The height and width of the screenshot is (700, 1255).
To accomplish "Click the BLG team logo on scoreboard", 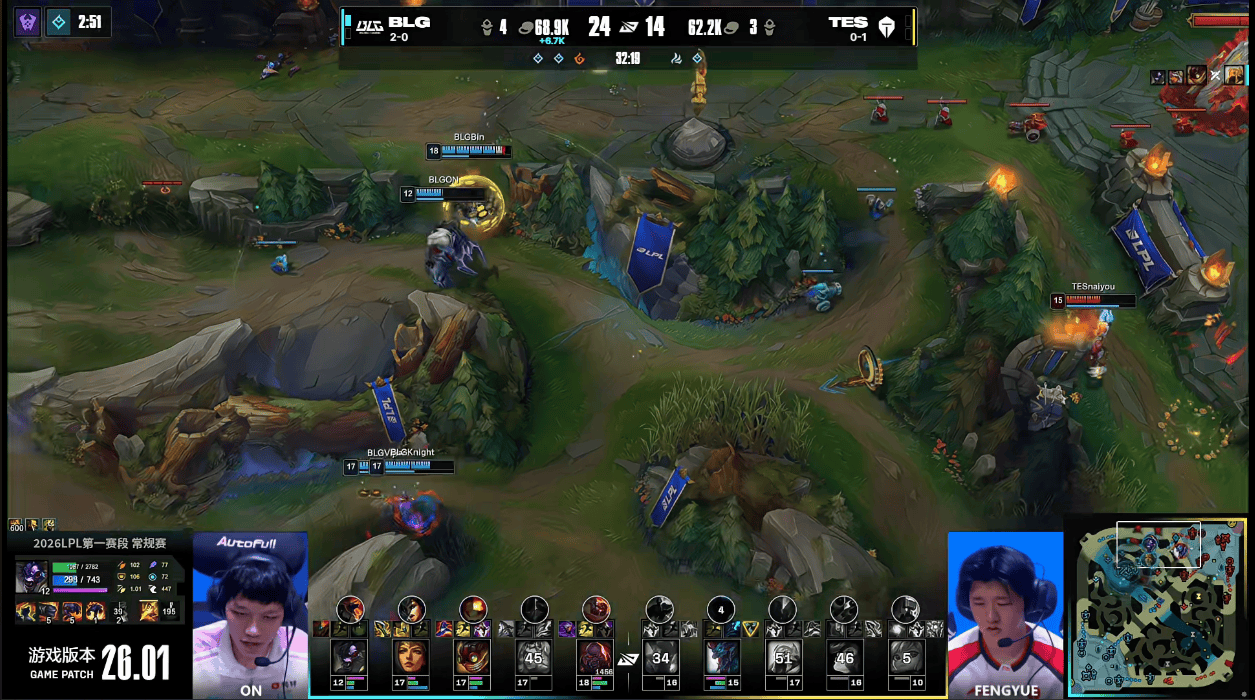I will coord(370,25).
